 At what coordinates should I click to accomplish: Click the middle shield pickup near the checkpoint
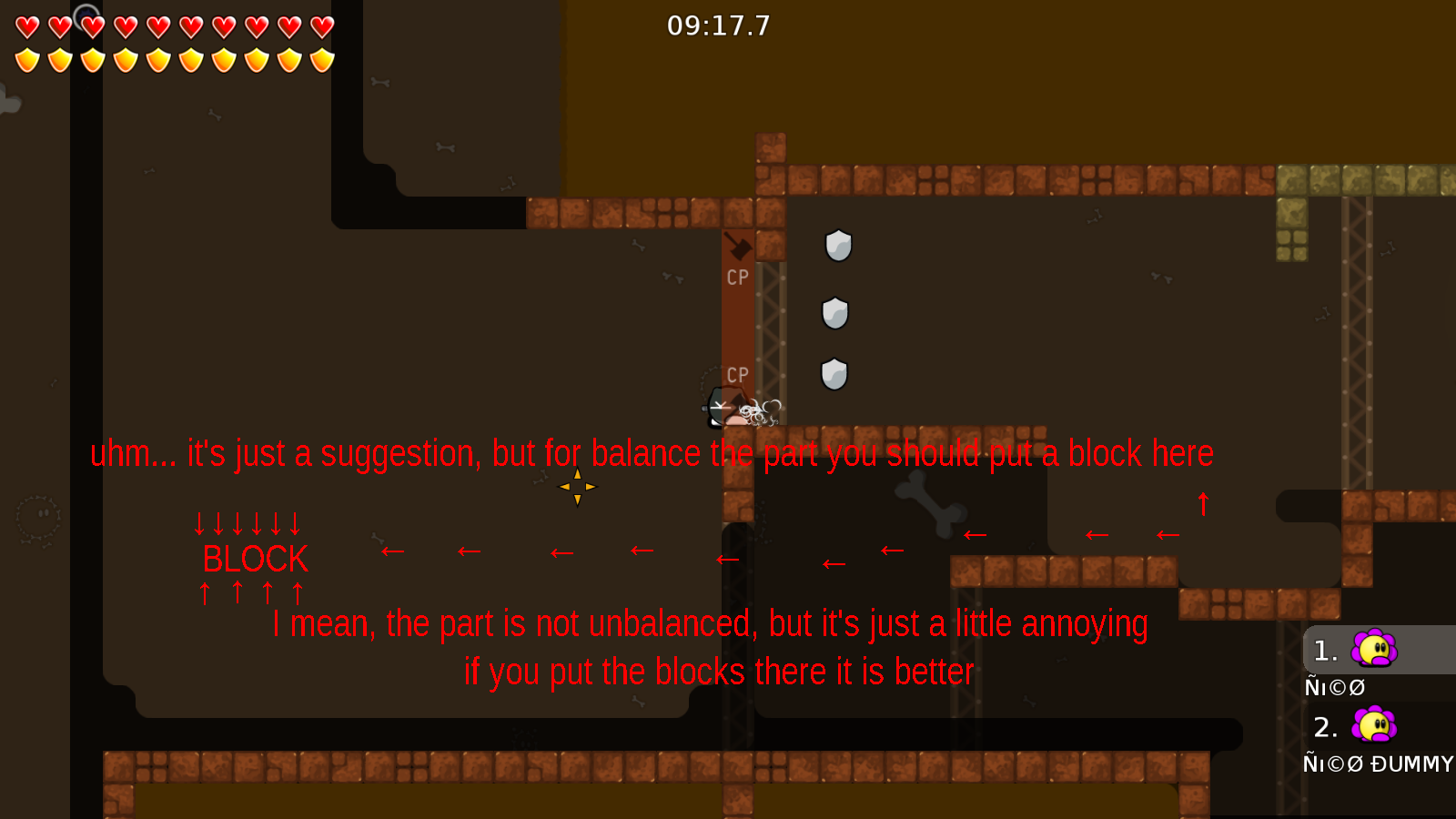click(834, 313)
